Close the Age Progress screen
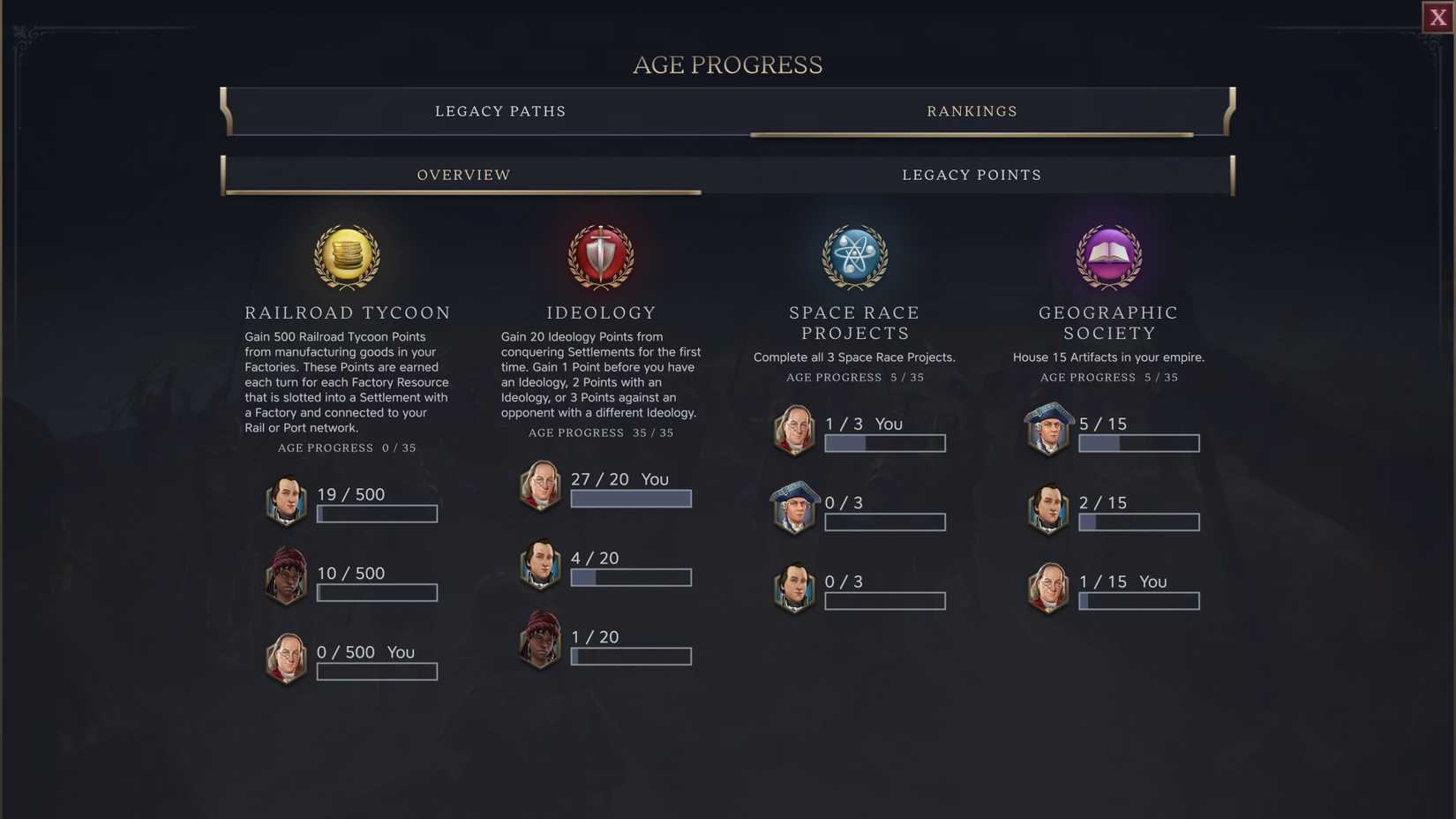Screen dimensions: 1456x819 (x=1437, y=16)
